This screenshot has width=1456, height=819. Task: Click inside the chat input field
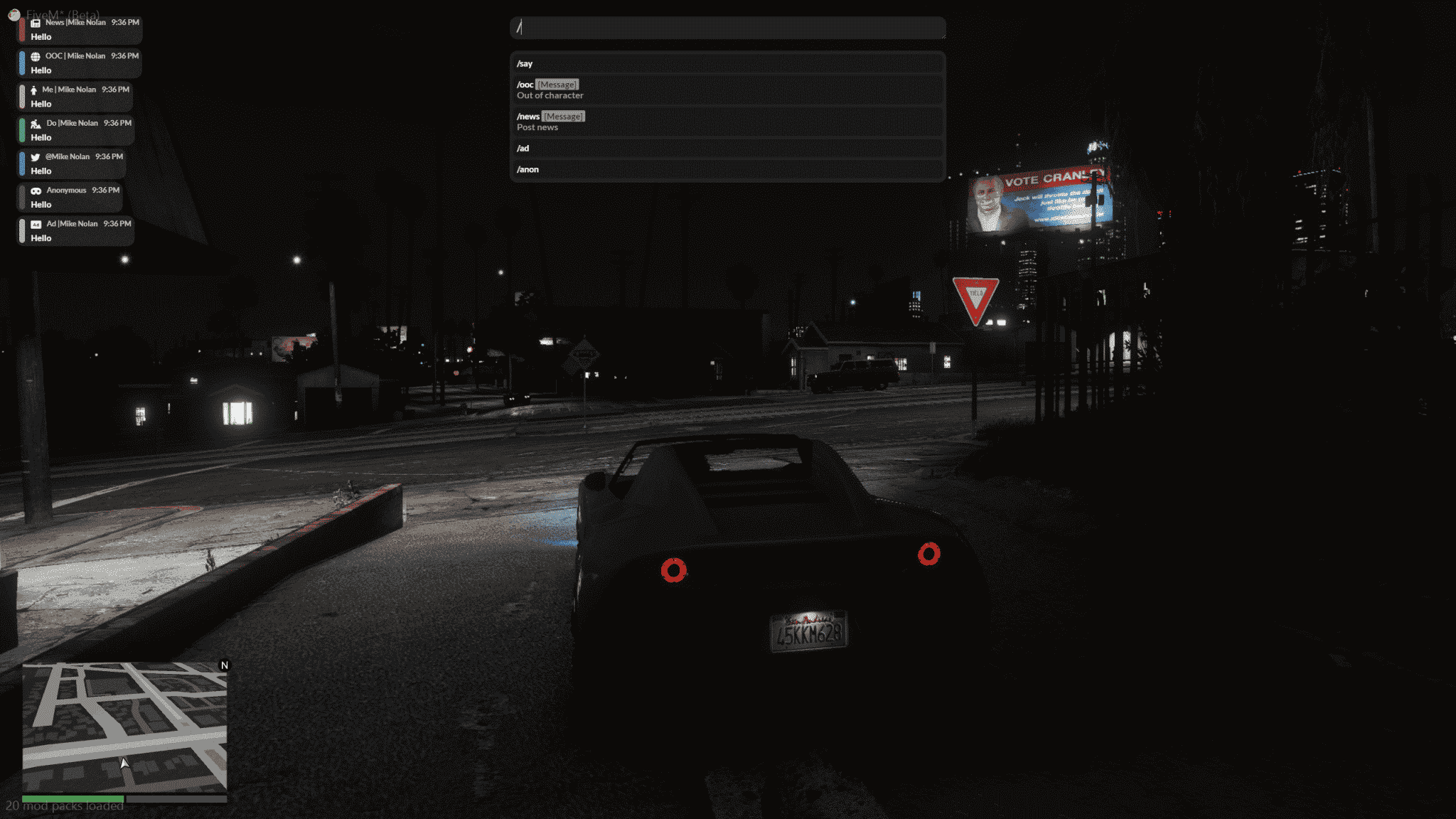tap(728, 28)
